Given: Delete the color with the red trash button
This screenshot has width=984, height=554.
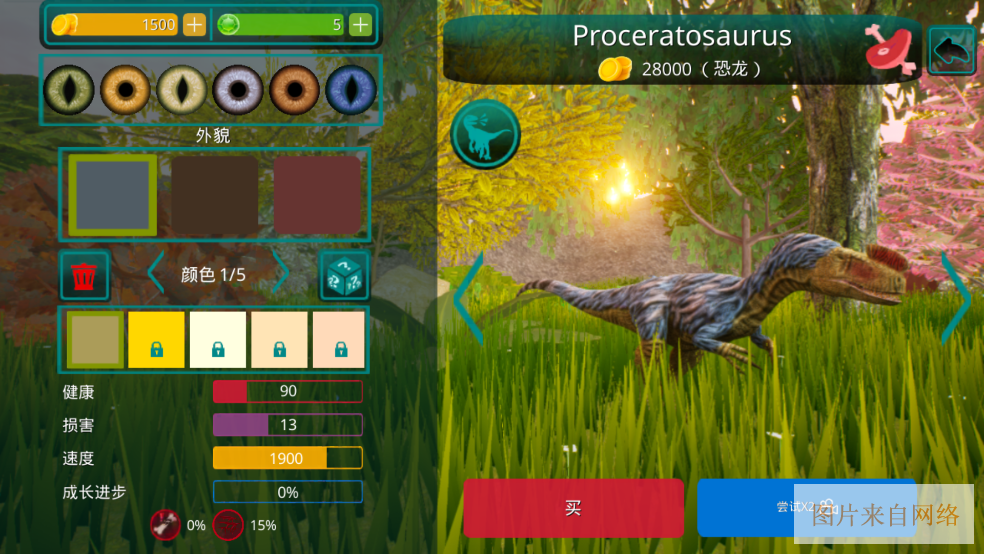Looking at the screenshot, I should coord(85,275).
